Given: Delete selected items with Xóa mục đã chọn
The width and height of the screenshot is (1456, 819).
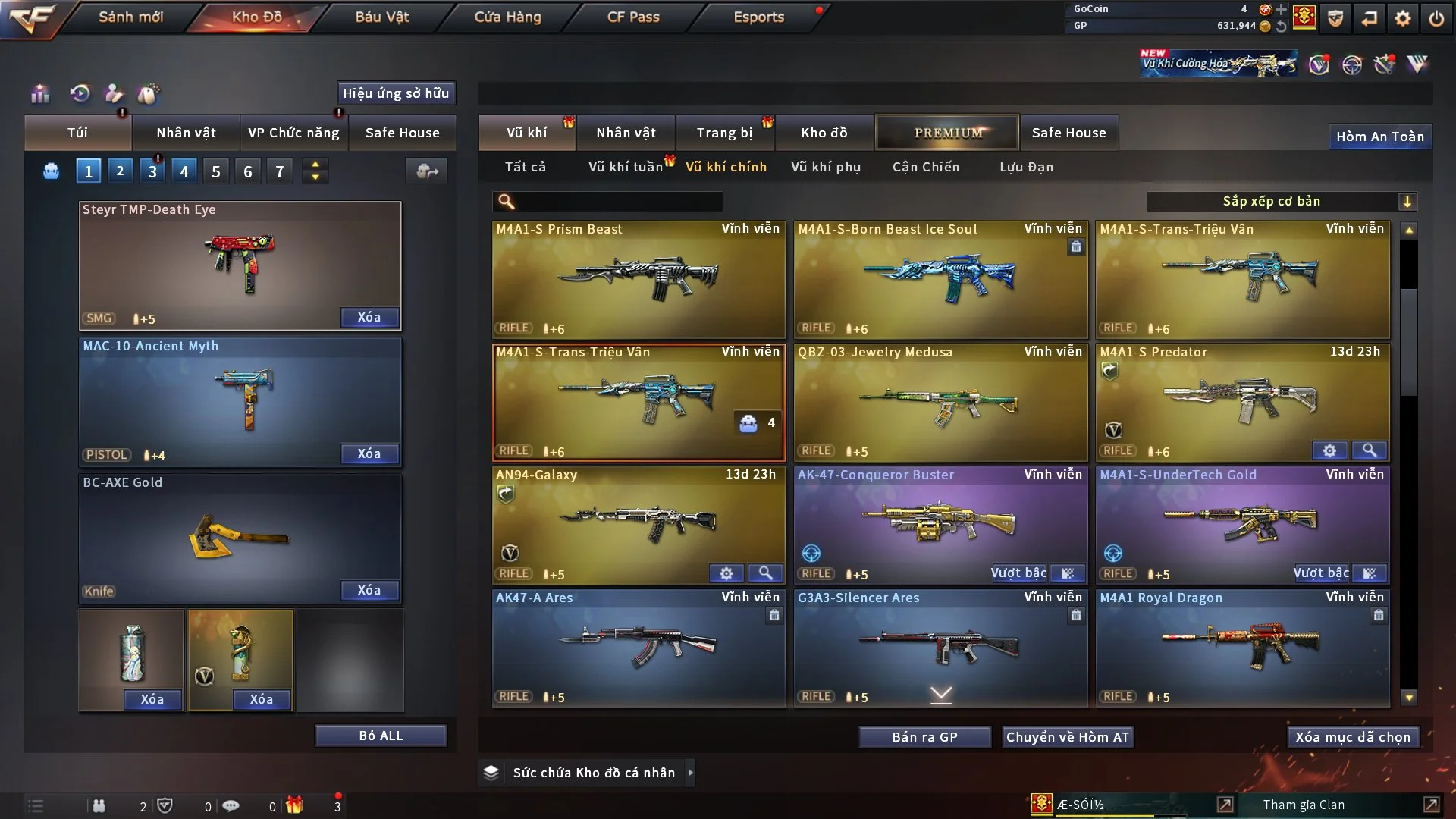Looking at the screenshot, I should coord(1352,737).
